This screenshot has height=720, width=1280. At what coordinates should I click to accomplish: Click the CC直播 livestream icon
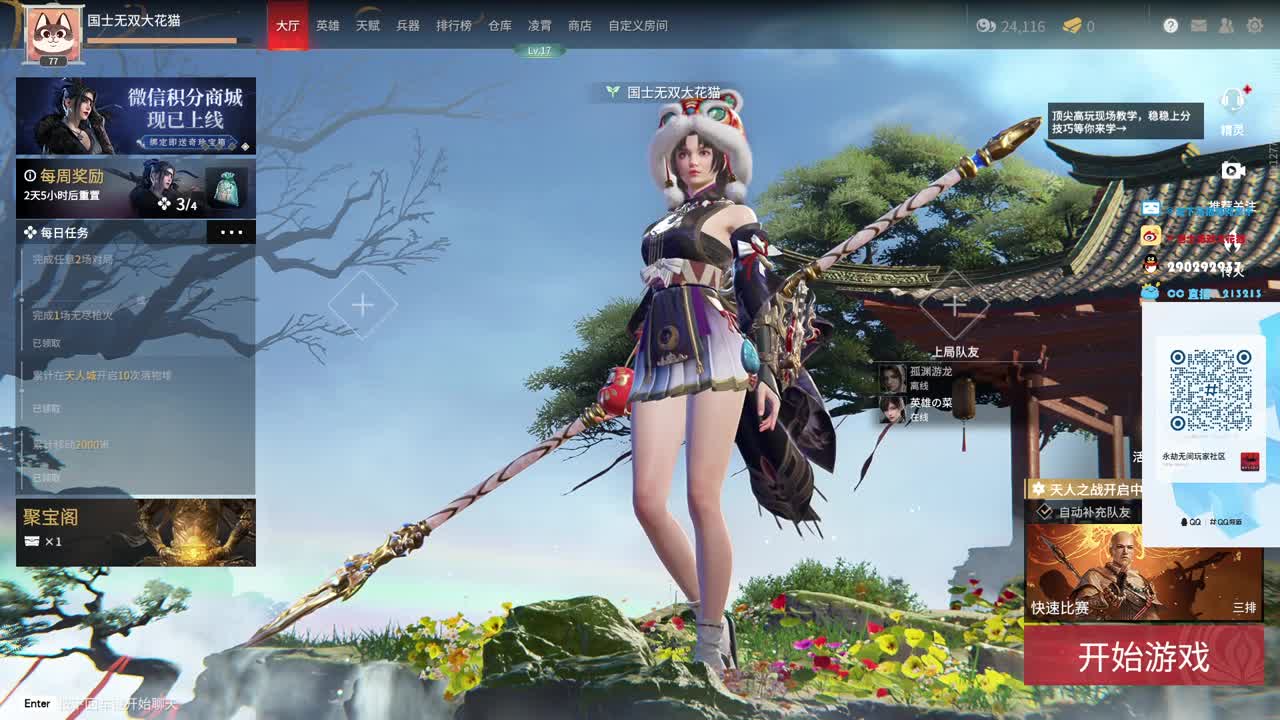(x=1150, y=291)
